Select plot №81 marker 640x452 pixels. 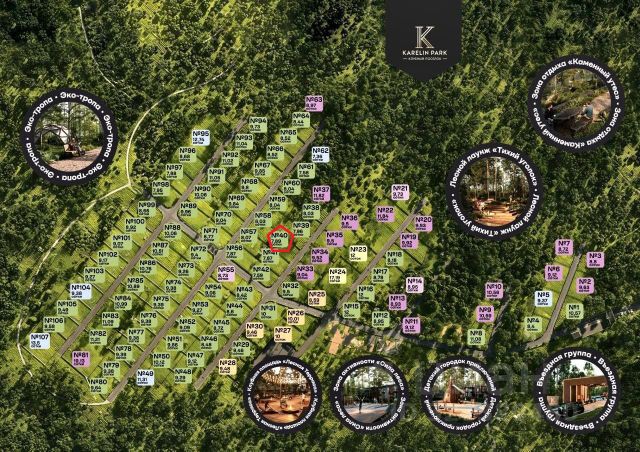point(81,358)
